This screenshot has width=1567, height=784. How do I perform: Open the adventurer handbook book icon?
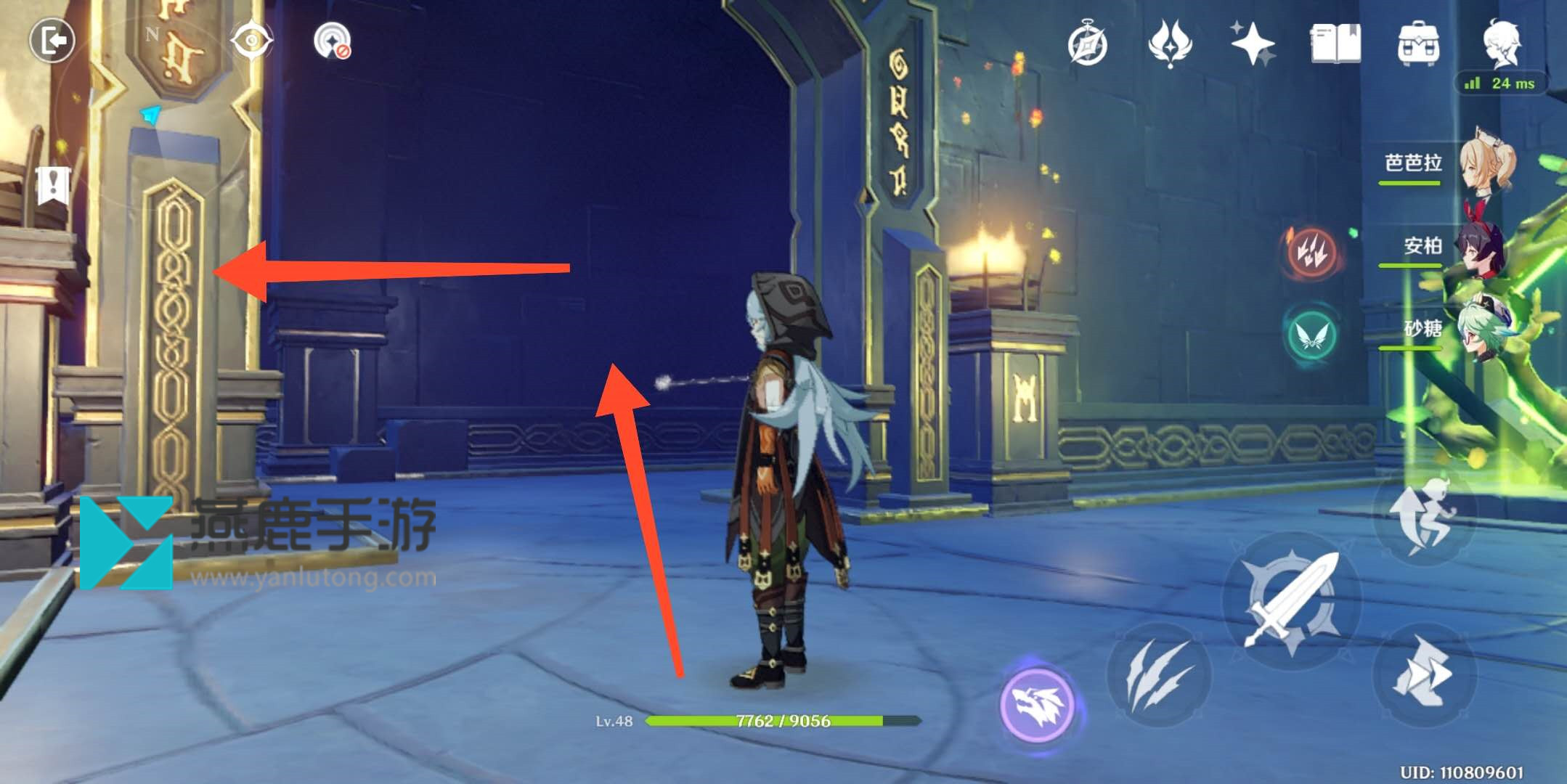(x=1335, y=44)
